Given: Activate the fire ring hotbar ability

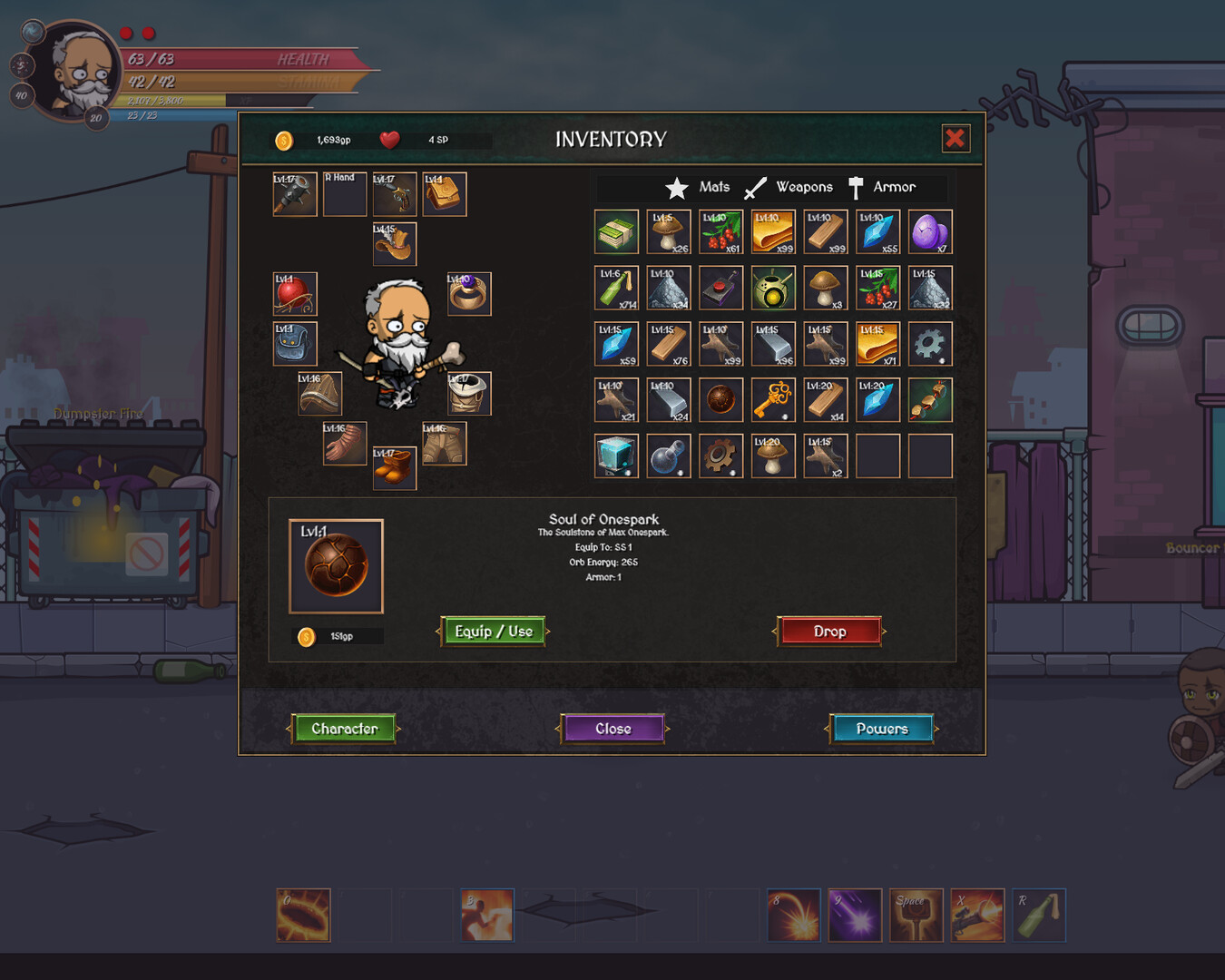Looking at the screenshot, I should click(x=303, y=915).
